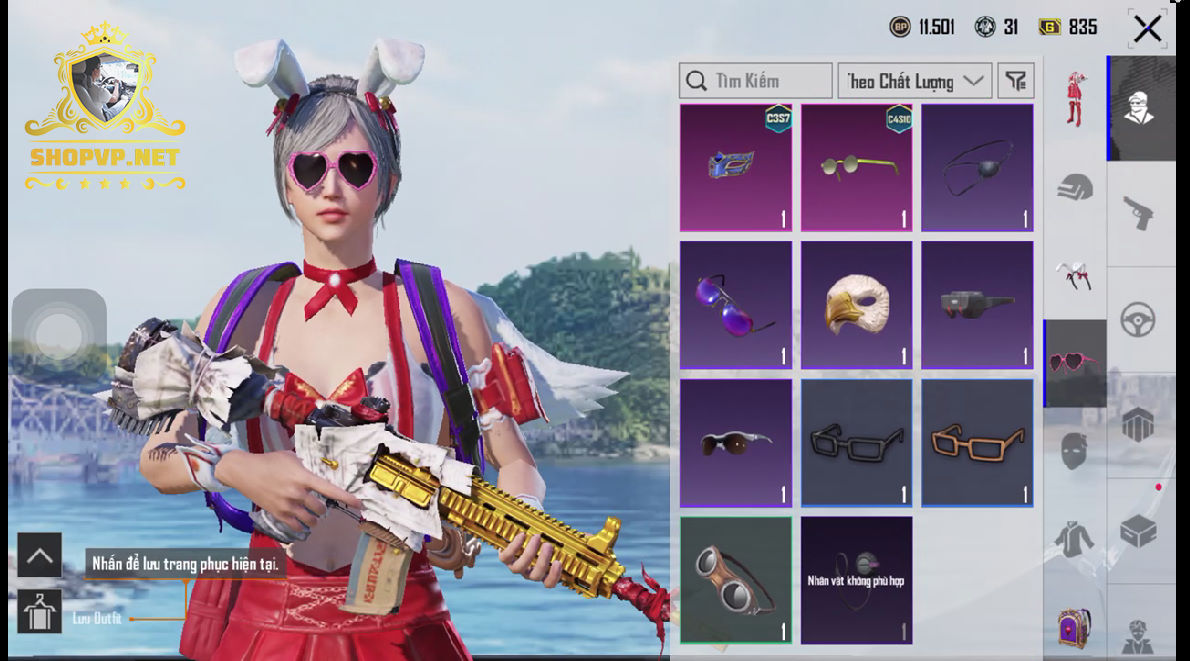
Task: Expand the up-arrow panel button
Action: [x=40, y=555]
